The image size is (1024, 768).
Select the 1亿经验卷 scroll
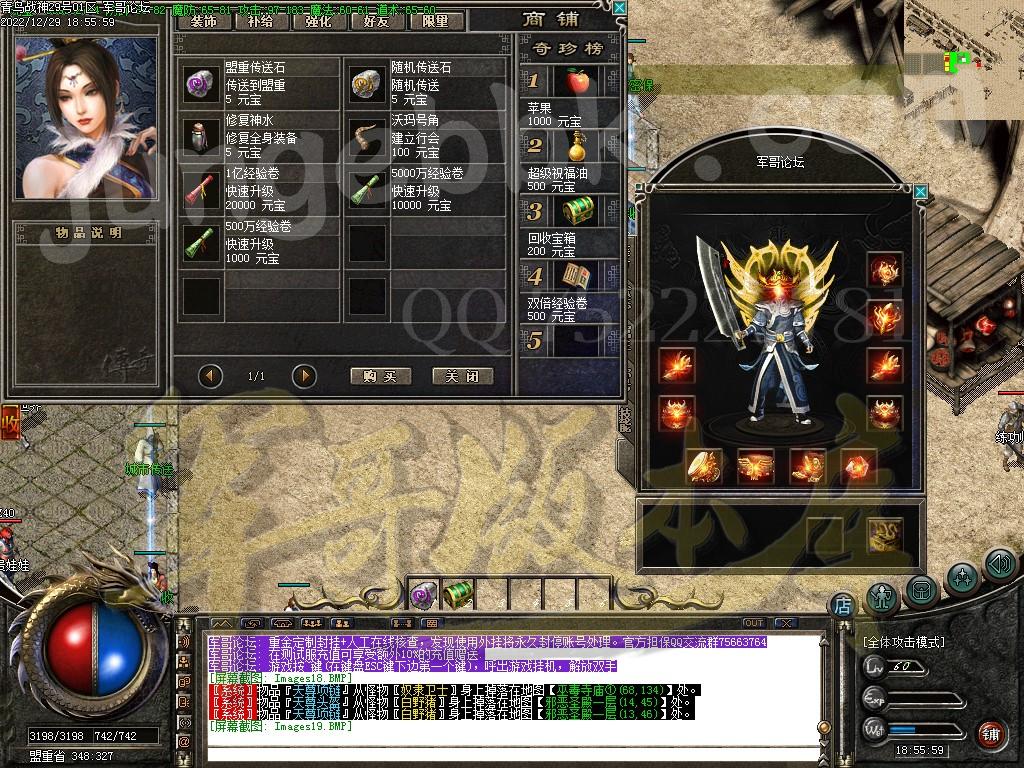201,189
